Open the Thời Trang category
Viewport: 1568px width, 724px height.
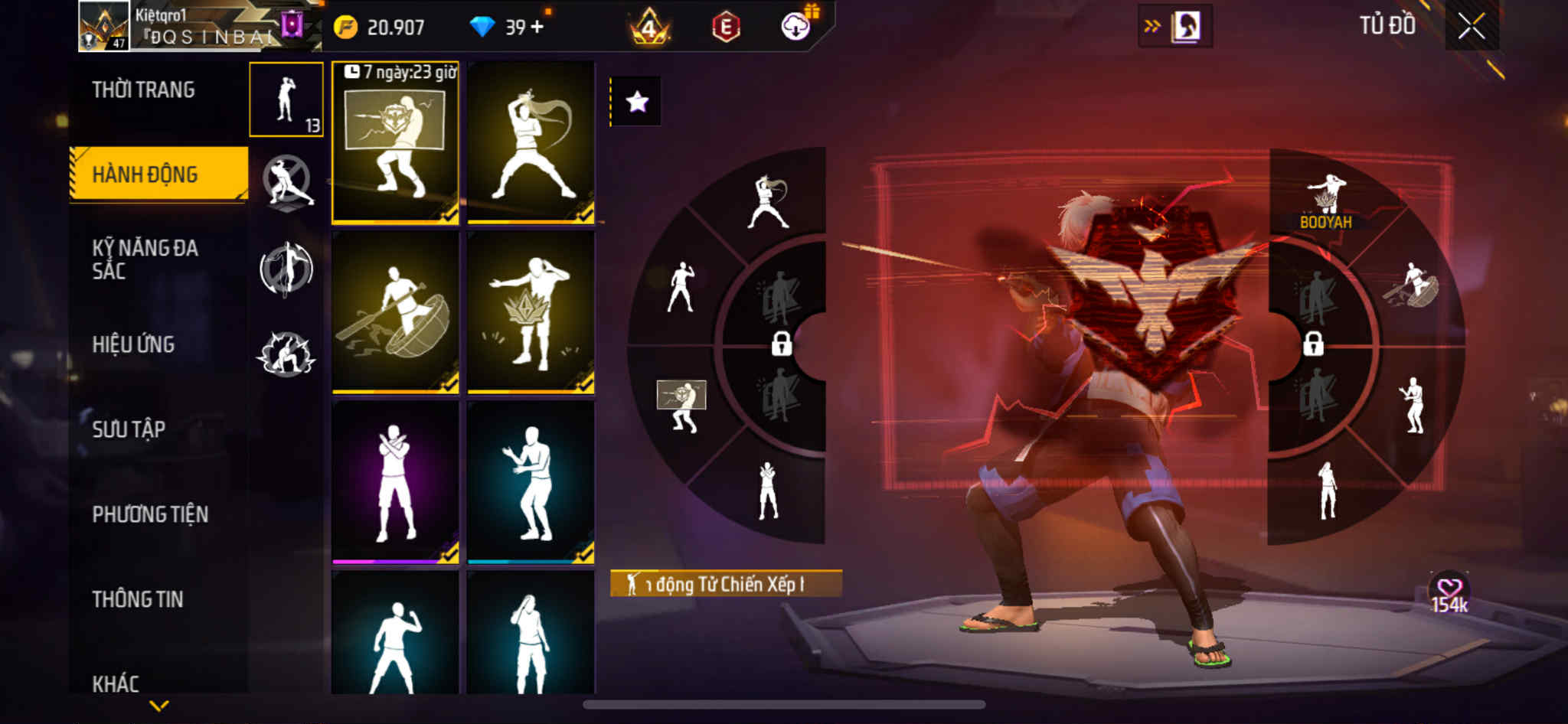click(143, 90)
